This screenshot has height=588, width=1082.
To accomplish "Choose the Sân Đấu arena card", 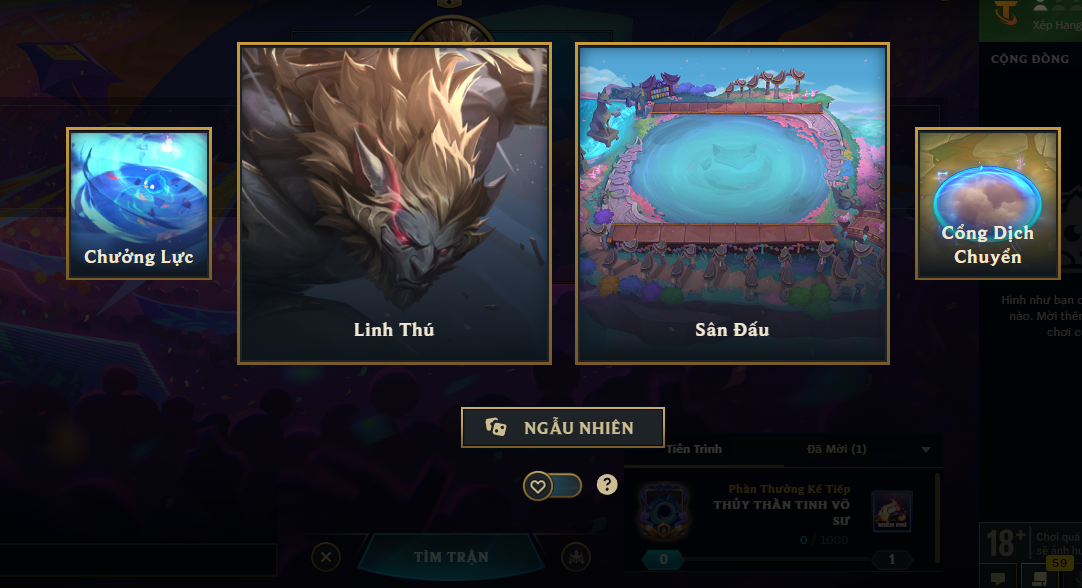I will (732, 203).
